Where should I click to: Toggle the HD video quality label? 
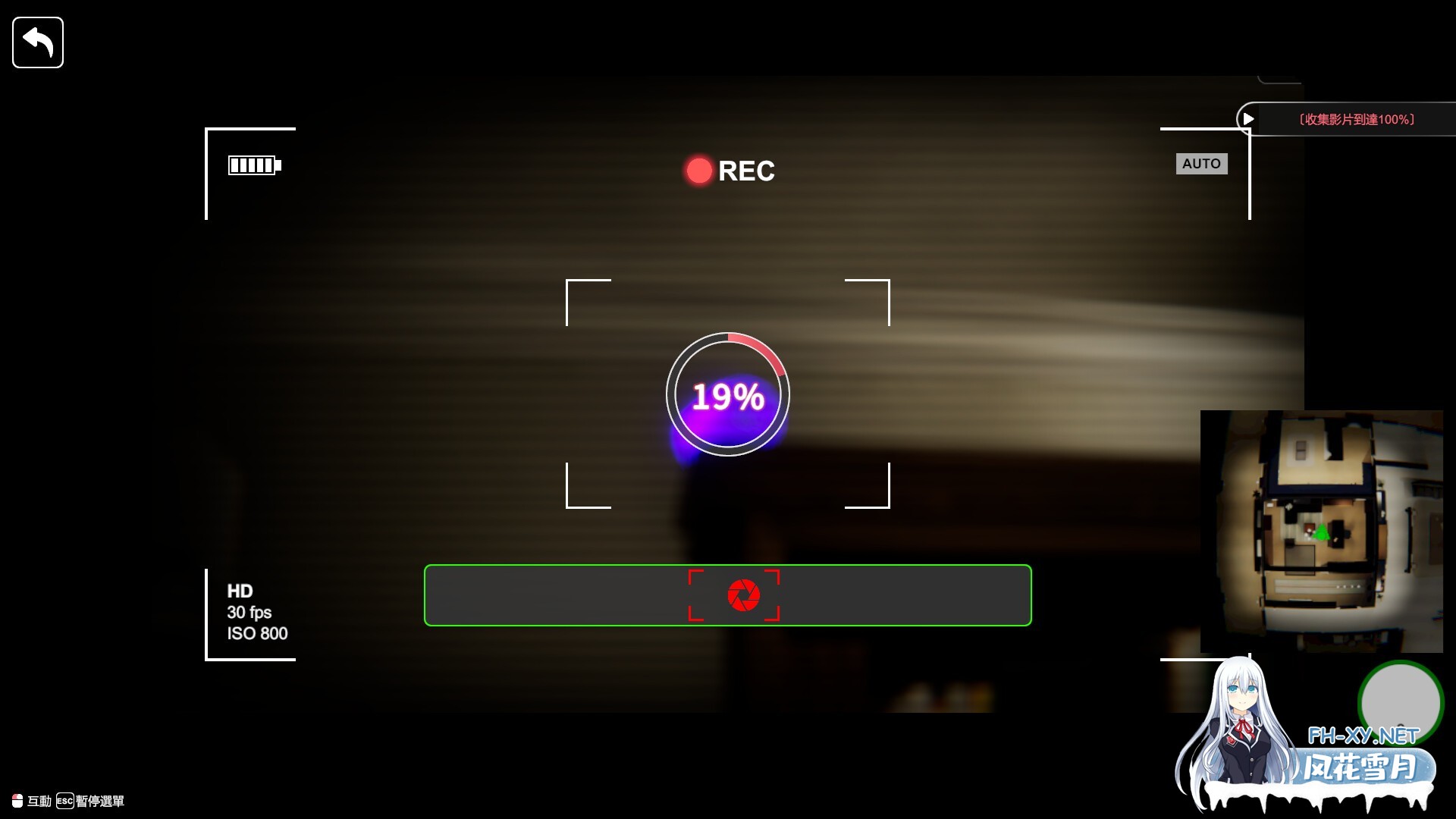coord(240,591)
